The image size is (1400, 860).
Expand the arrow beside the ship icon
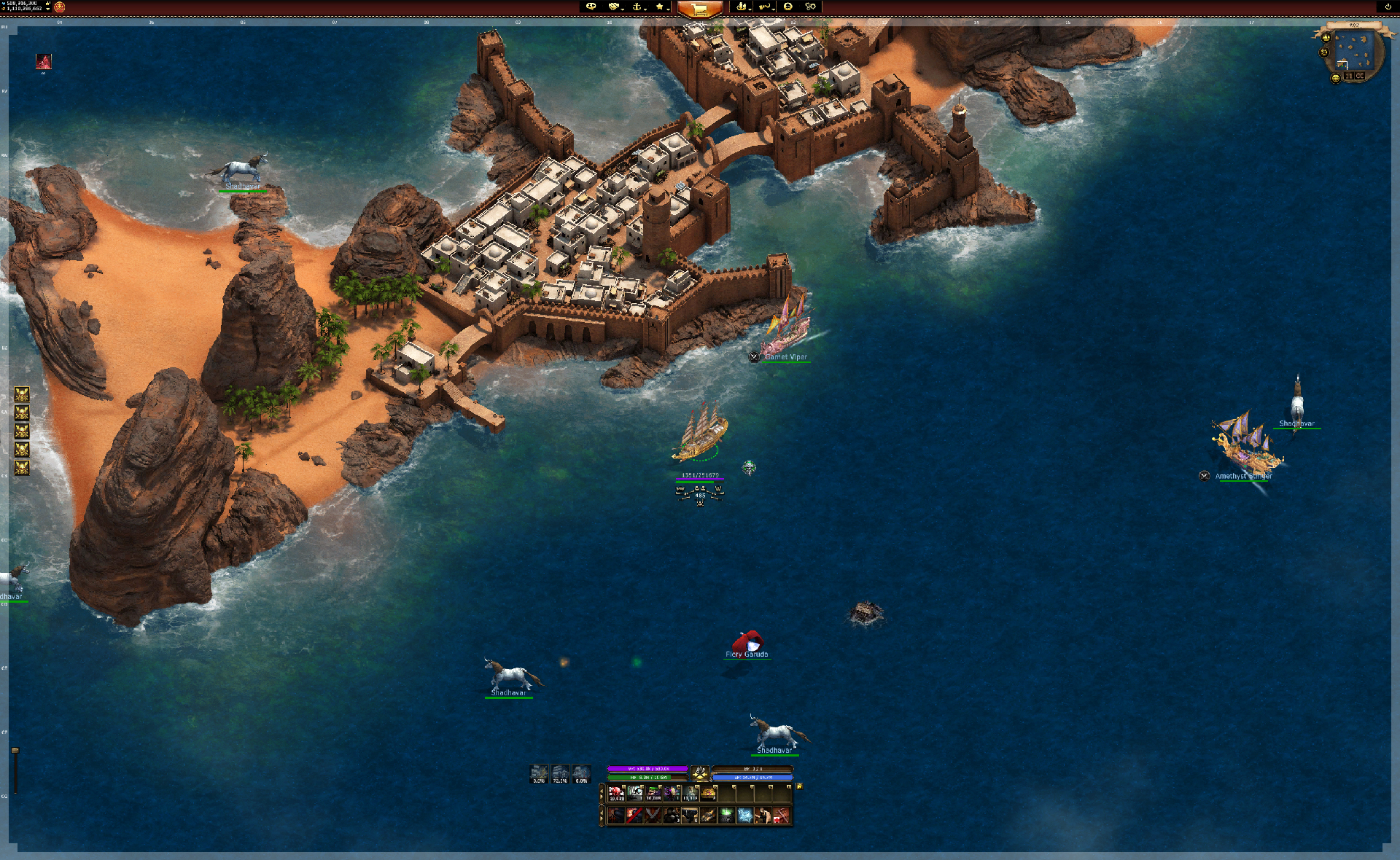[750, 9]
